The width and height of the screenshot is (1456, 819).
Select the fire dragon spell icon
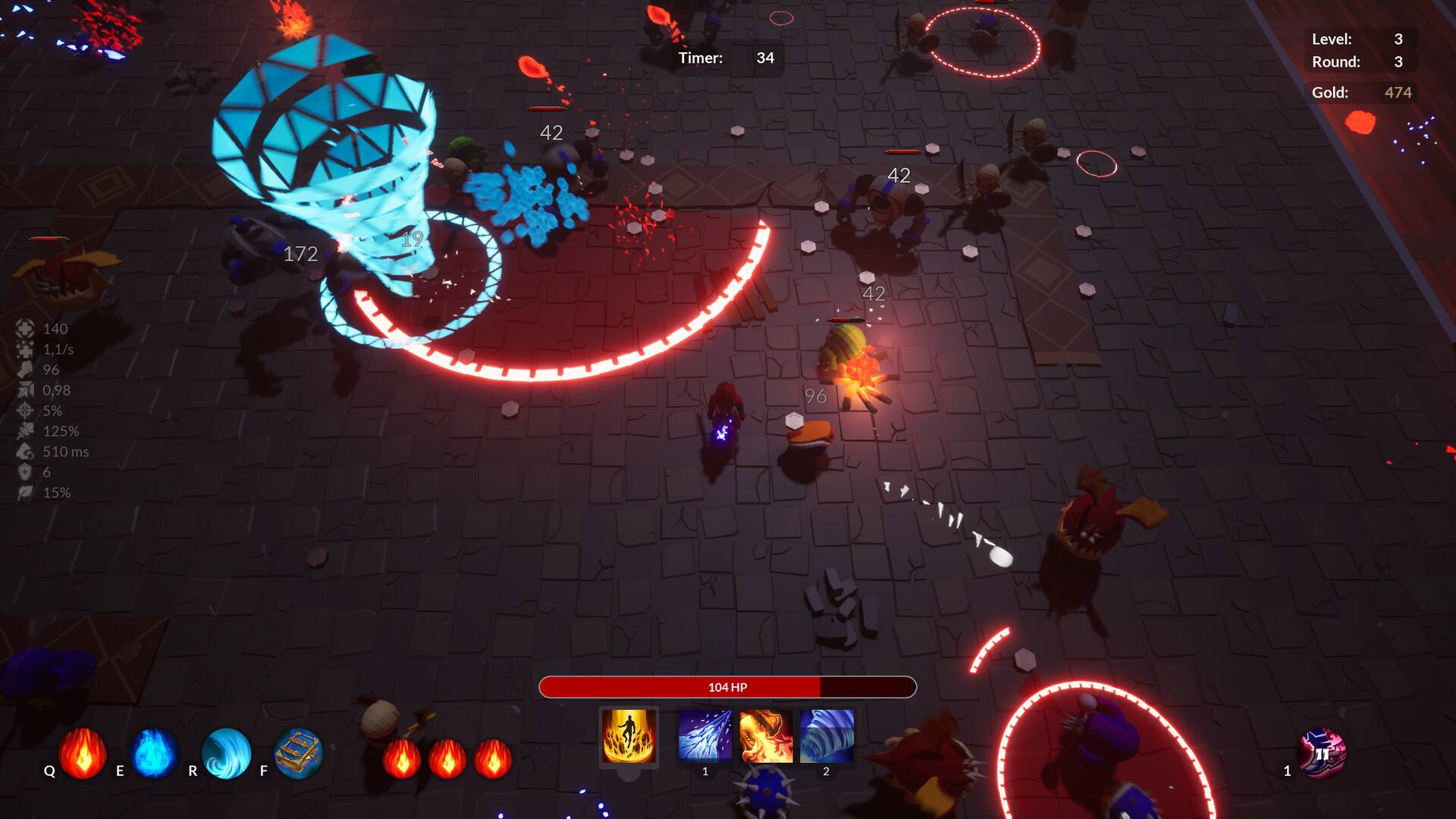point(765,736)
